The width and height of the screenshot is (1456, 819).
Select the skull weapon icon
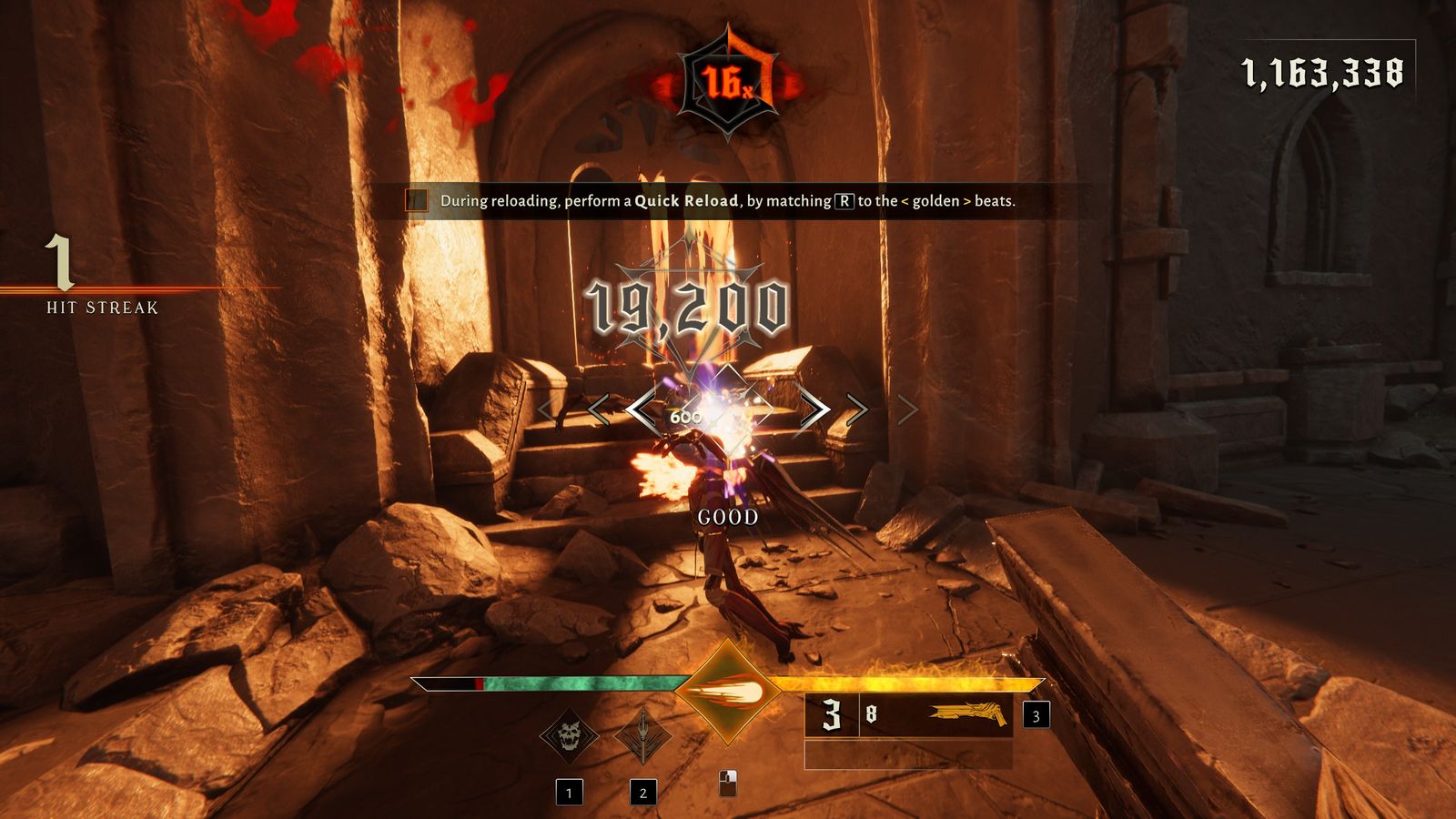click(x=569, y=735)
